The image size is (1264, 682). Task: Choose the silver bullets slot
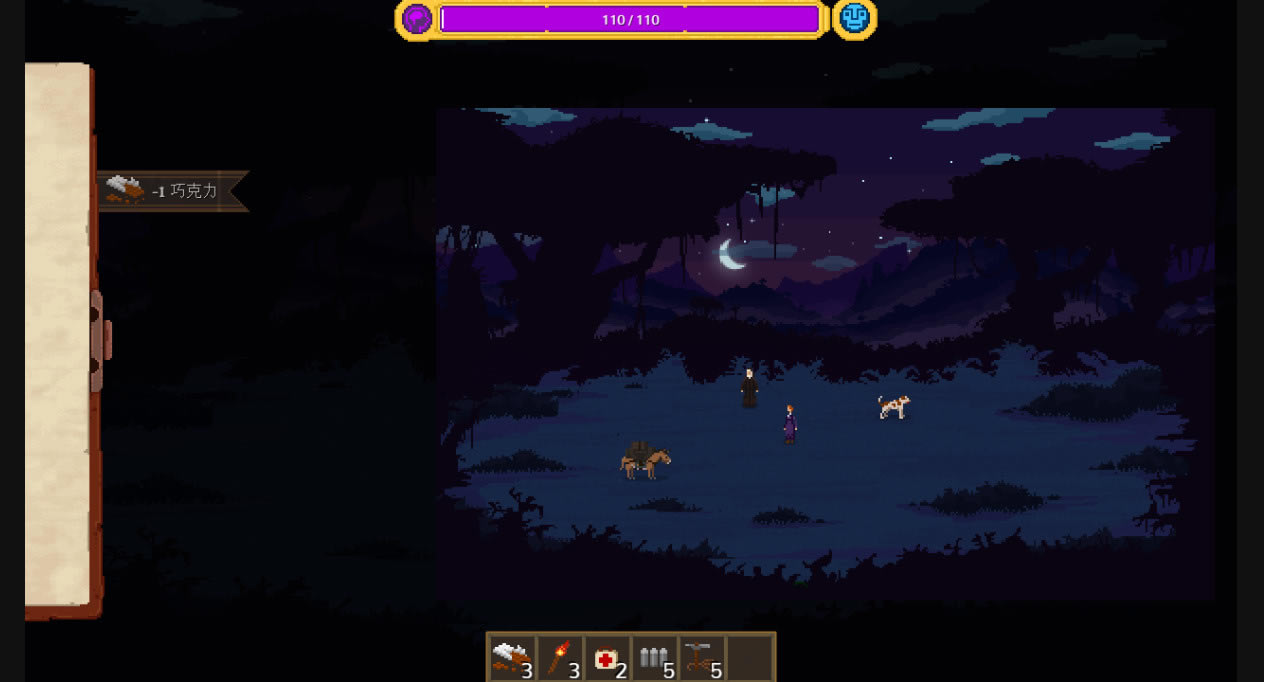click(655, 658)
